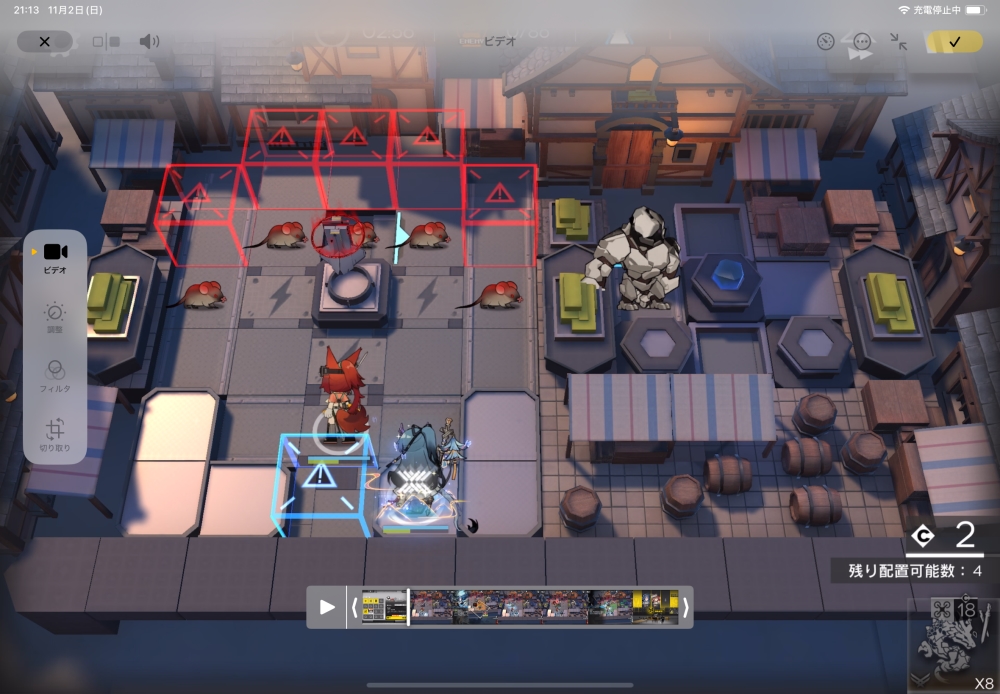Click the right trim handle of the timeline
The width and height of the screenshot is (1000, 694).
685,607
